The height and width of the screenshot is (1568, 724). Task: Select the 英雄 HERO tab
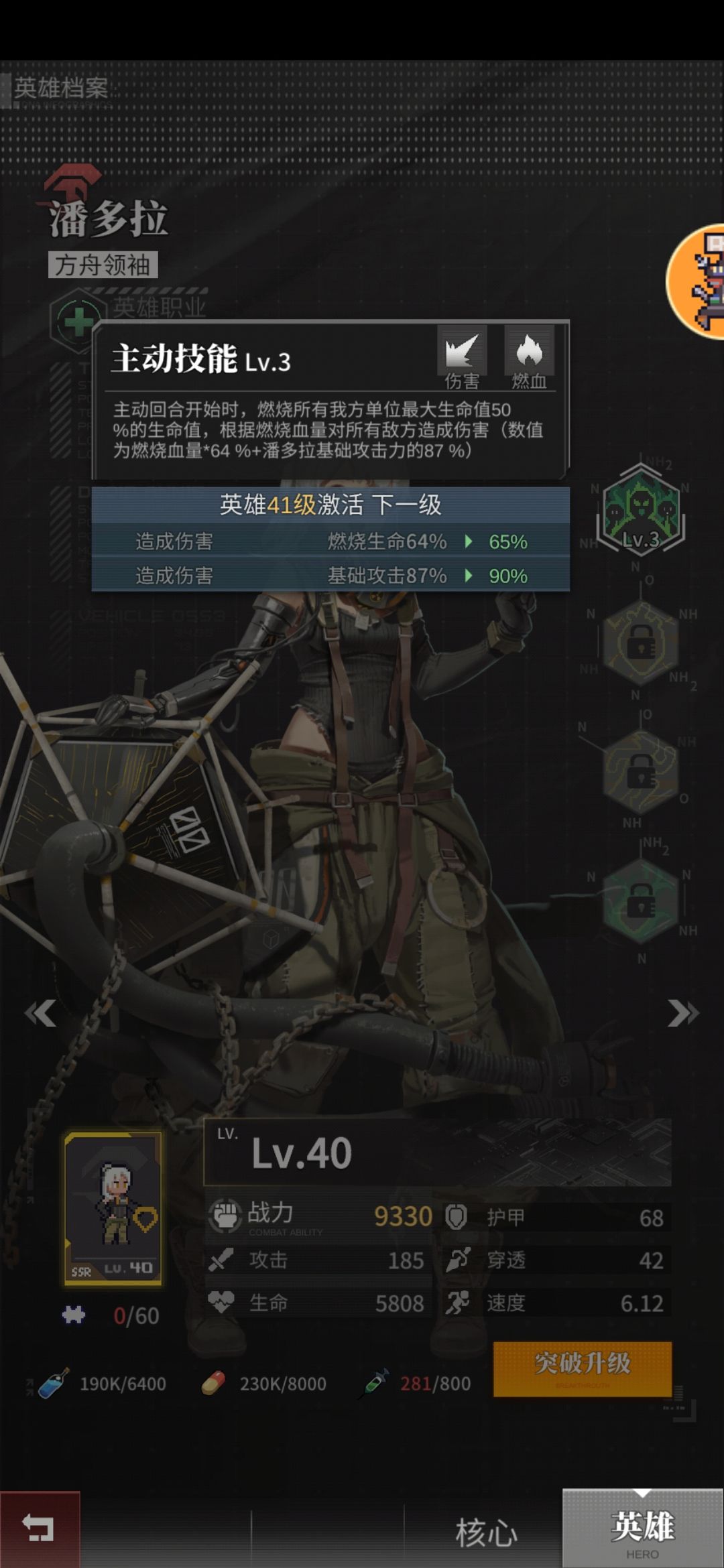tap(642, 1530)
